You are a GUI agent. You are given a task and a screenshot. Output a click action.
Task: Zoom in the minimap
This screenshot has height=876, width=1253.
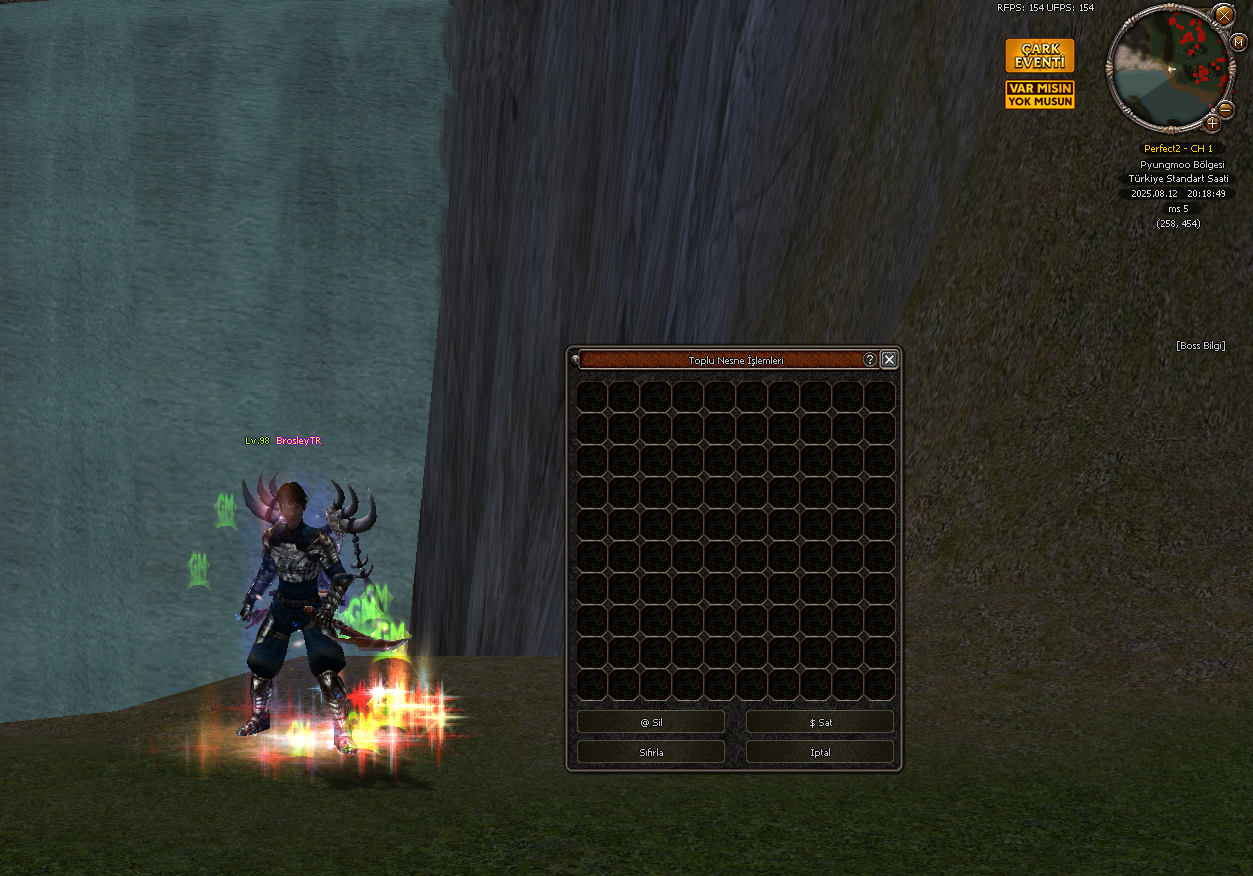(1212, 124)
